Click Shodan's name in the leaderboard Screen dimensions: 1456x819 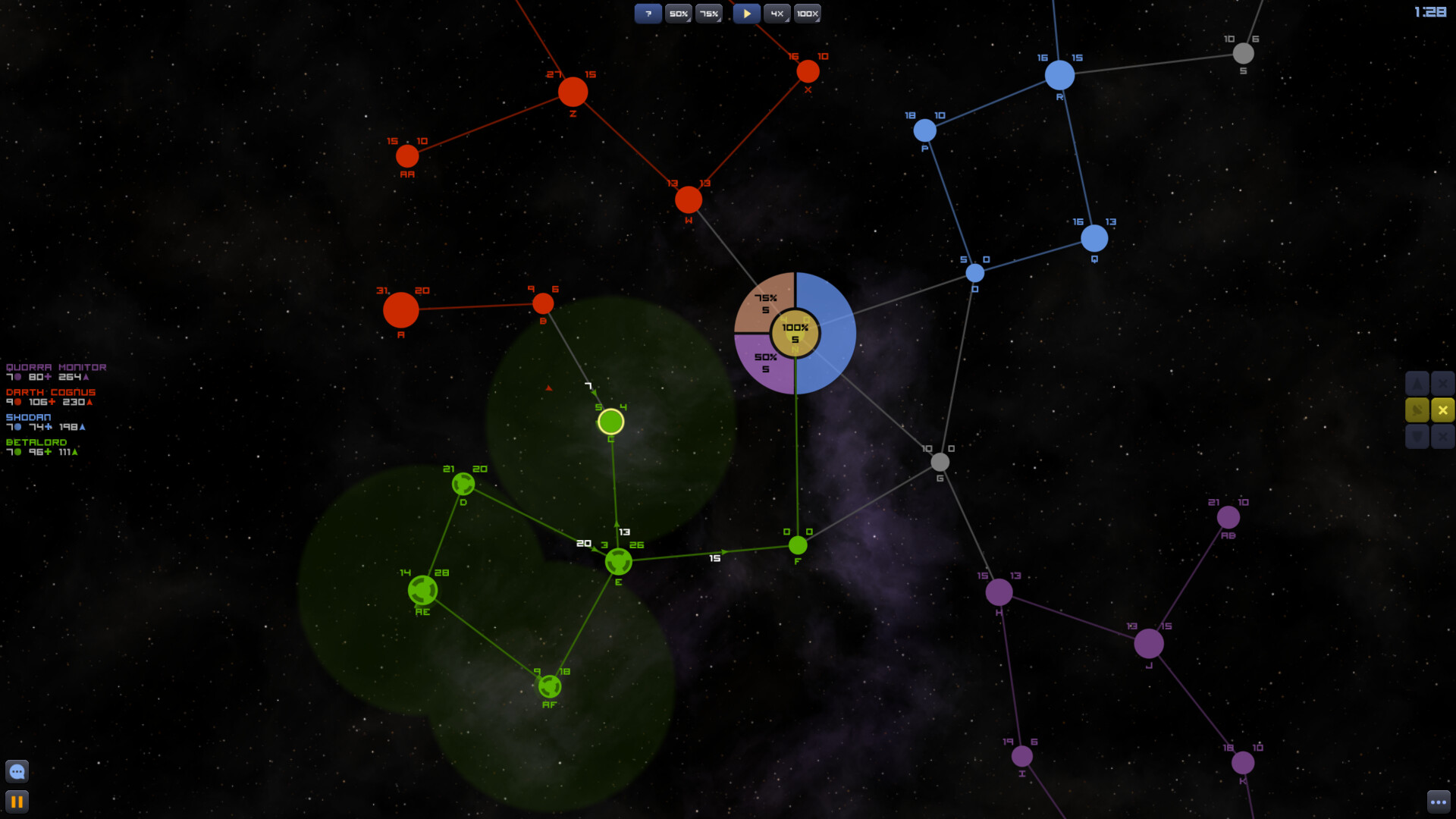(28, 417)
